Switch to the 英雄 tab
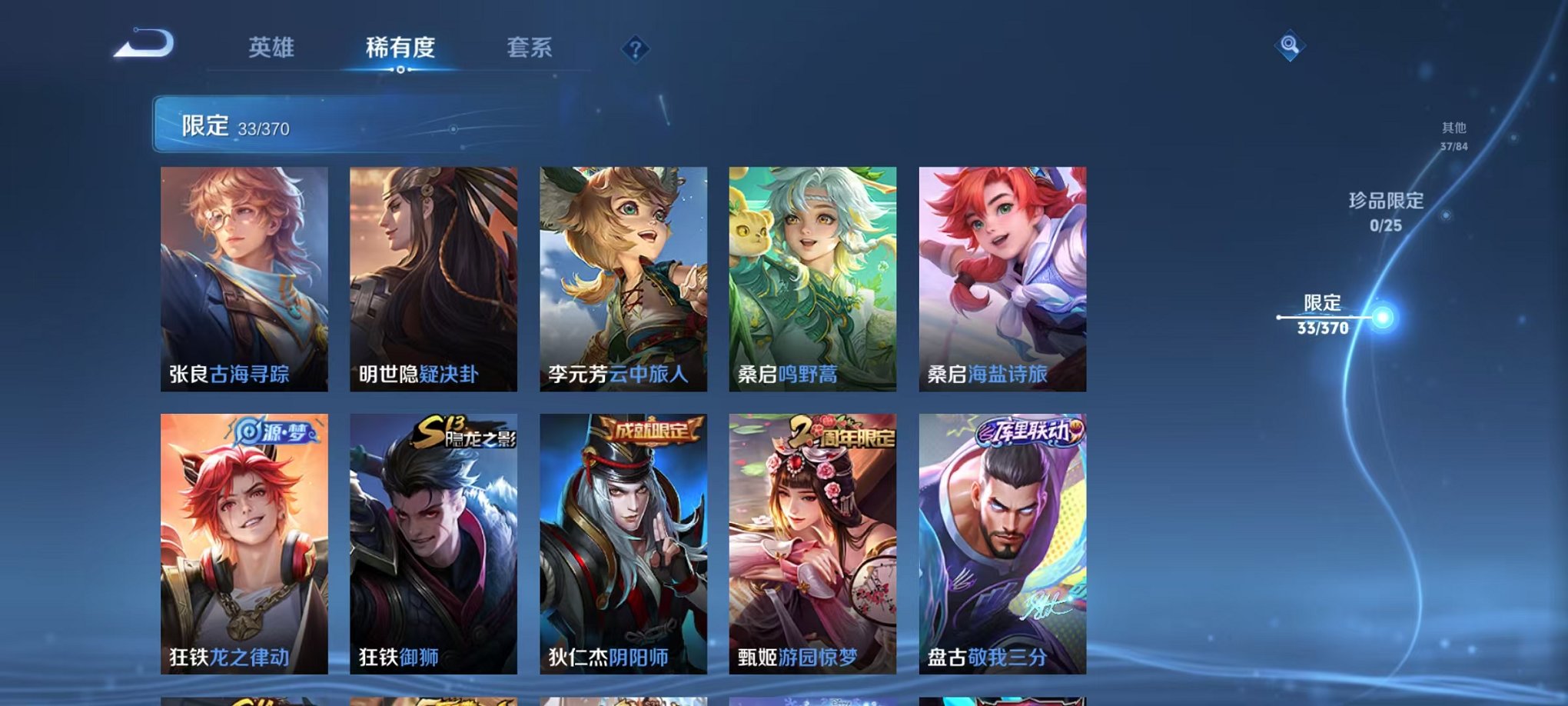This screenshot has width=1568, height=706. click(x=272, y=46)
